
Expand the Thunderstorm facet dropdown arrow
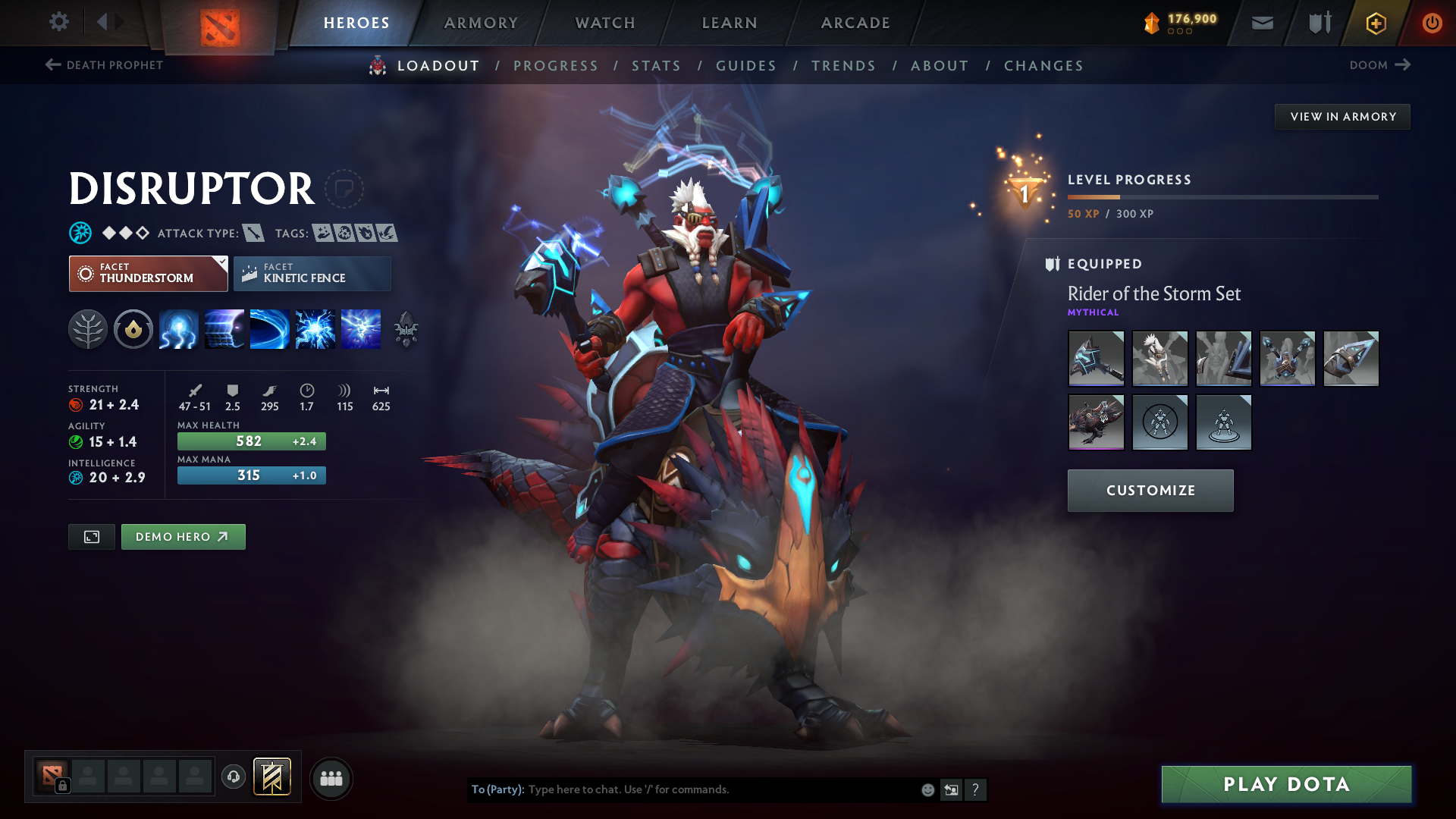221,263
